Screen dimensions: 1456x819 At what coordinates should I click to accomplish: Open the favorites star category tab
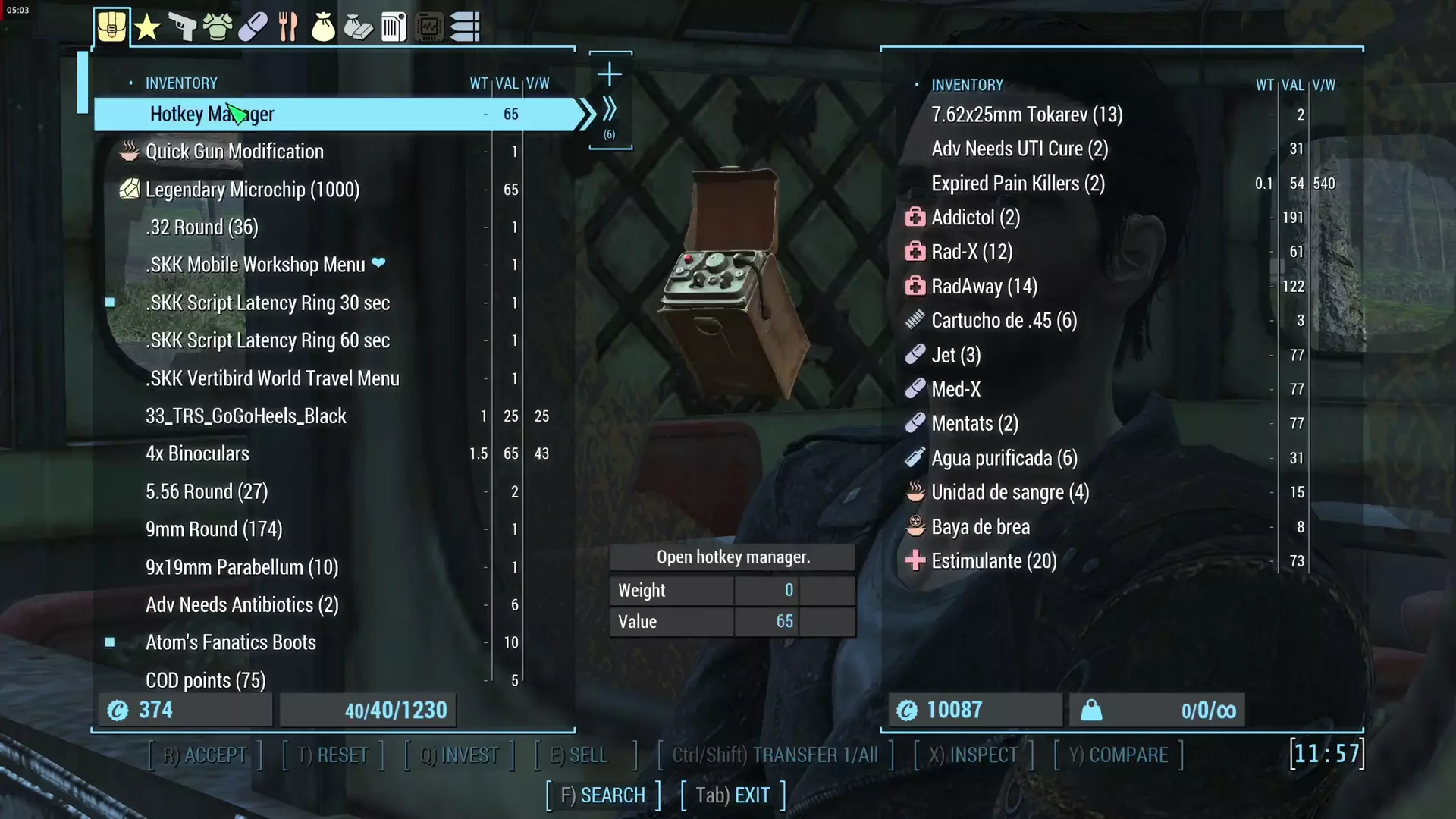(147, 27)
